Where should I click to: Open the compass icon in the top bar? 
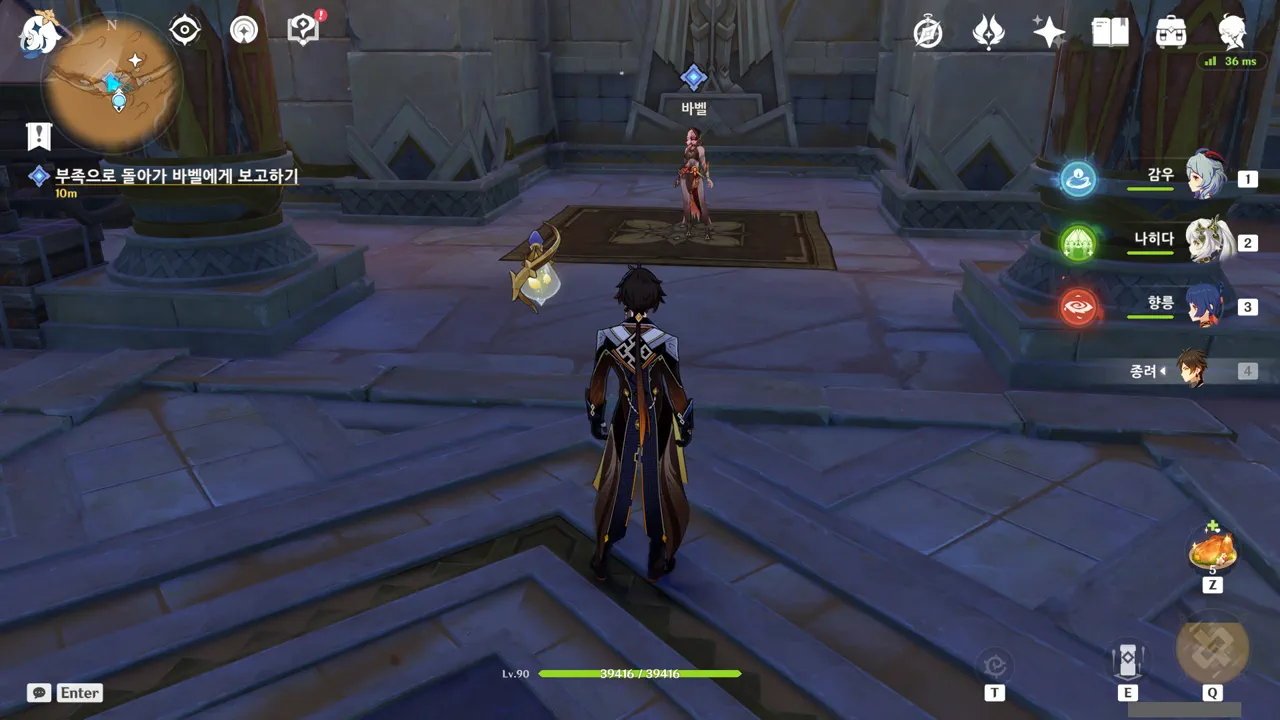[928, 33]
